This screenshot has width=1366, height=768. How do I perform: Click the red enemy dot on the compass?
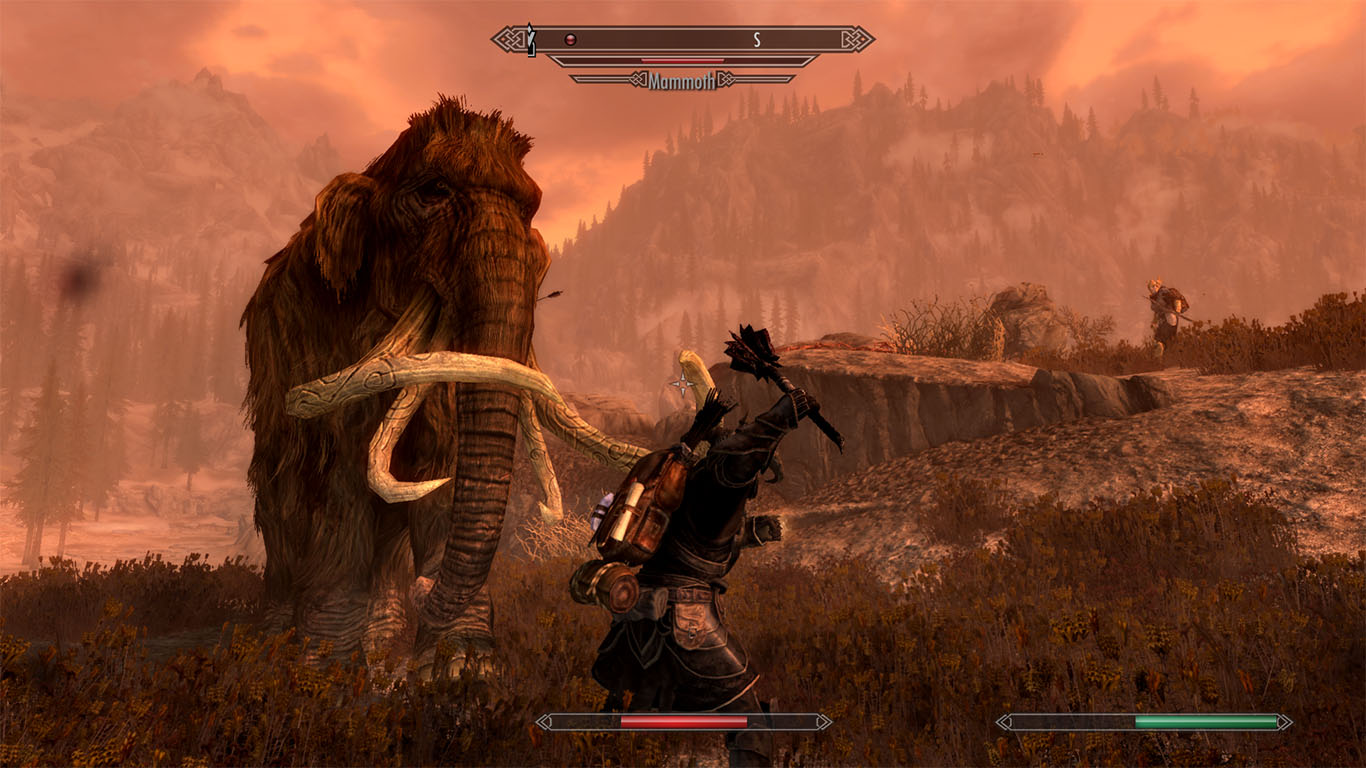click(x=571, y=39)
